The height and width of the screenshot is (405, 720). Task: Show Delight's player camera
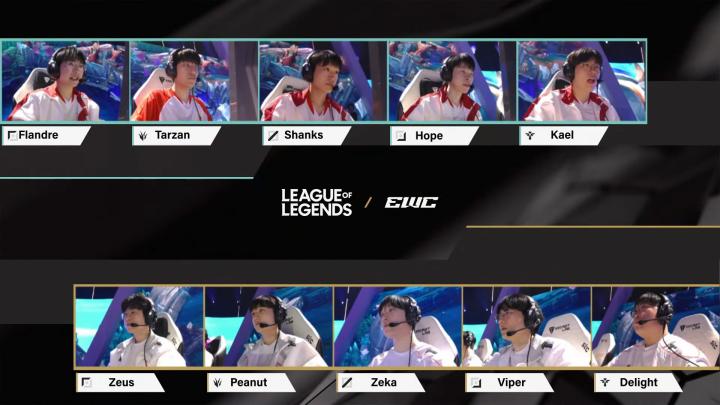655,327
